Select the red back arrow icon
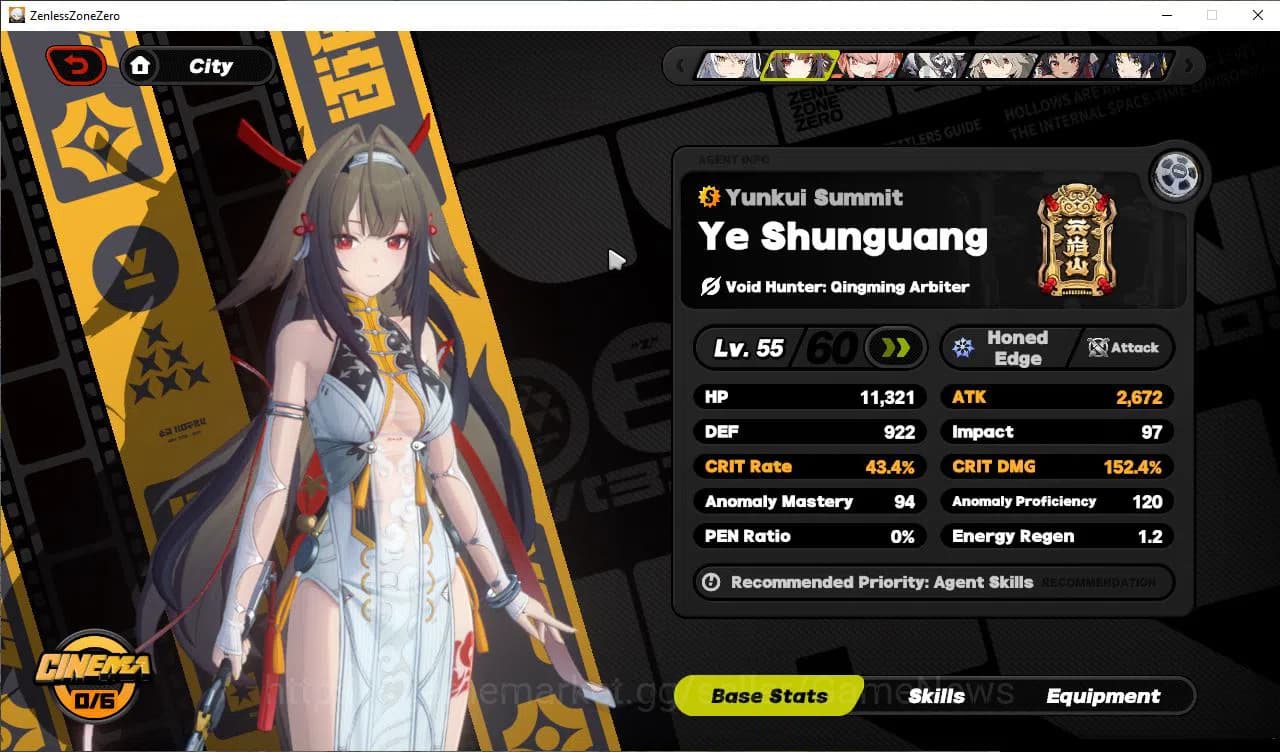 click(75, 64)
